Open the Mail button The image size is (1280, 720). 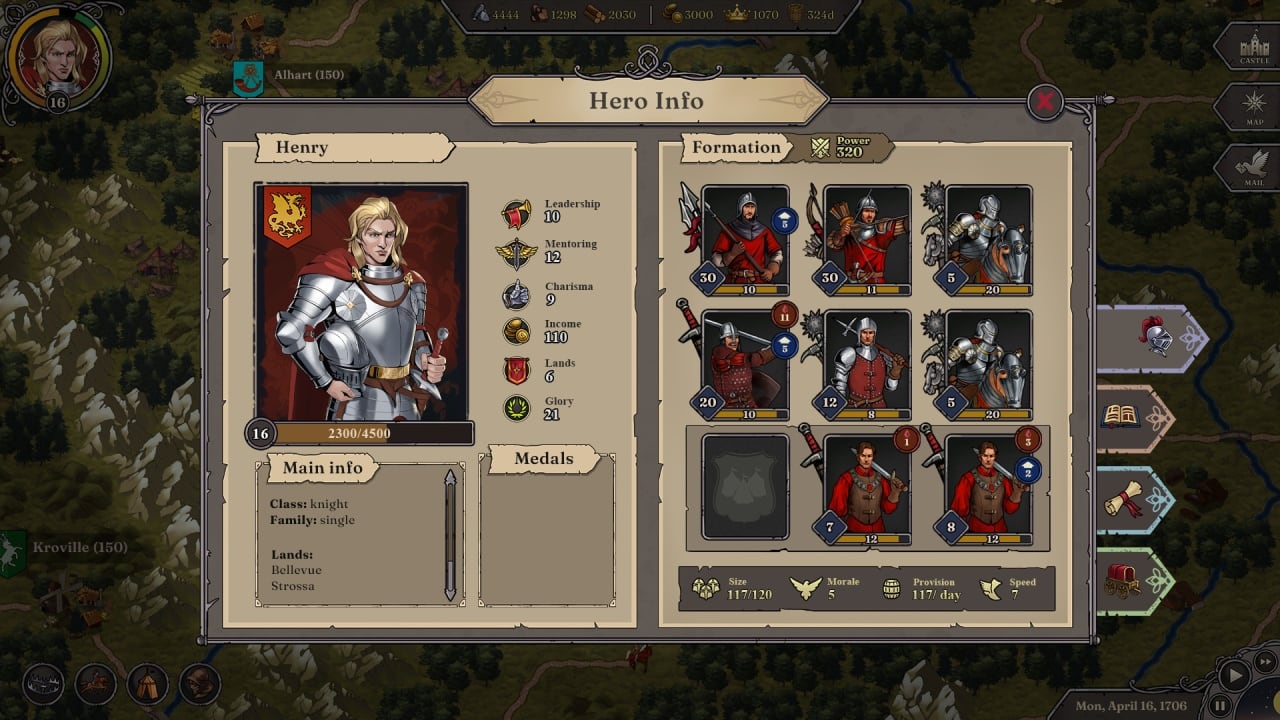pyautogui.click(x=1254, y=168)
